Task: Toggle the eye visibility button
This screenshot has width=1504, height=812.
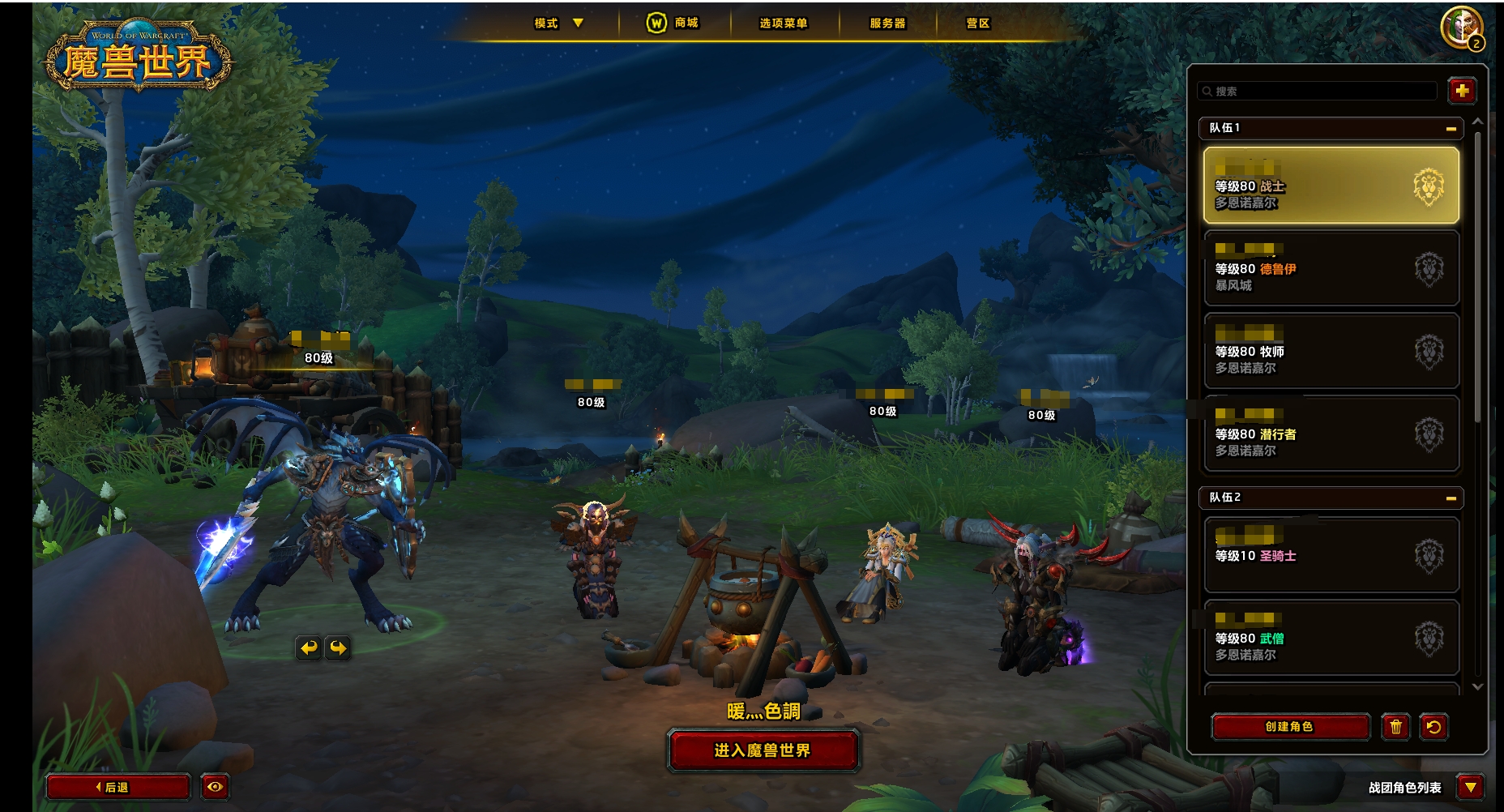Action: 215,787
